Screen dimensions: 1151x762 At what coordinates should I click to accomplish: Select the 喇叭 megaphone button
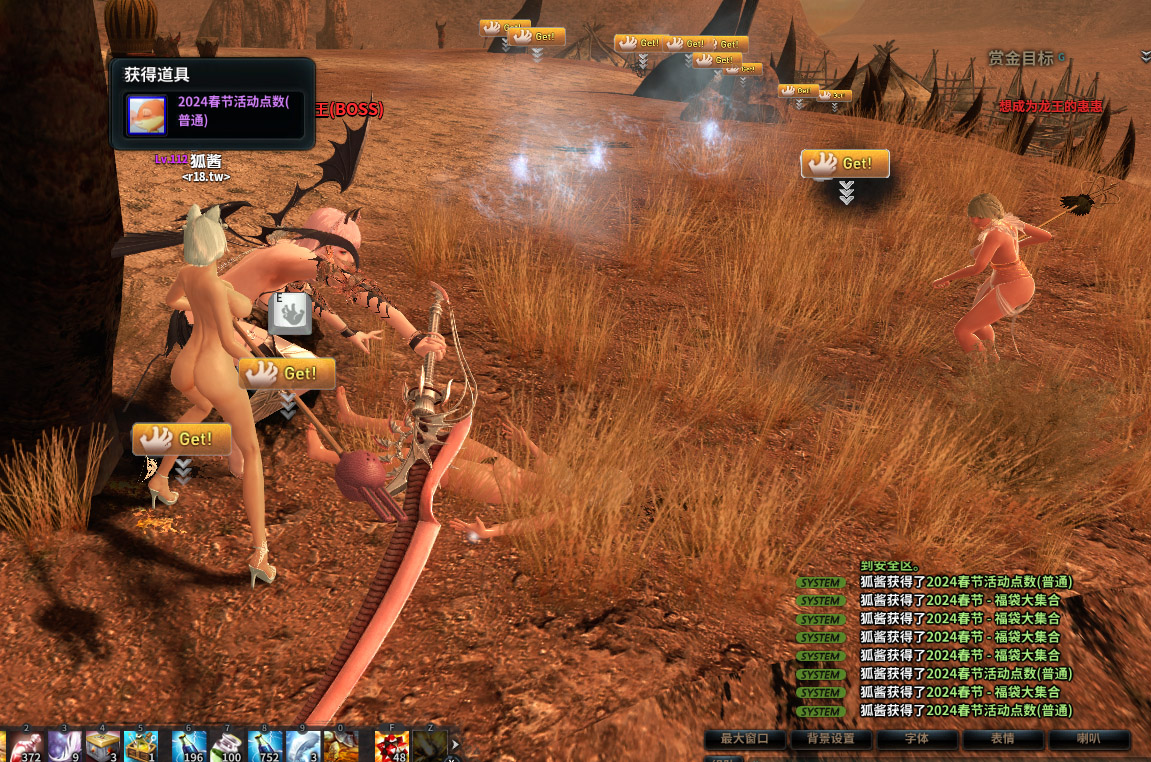pos(1088,739)
